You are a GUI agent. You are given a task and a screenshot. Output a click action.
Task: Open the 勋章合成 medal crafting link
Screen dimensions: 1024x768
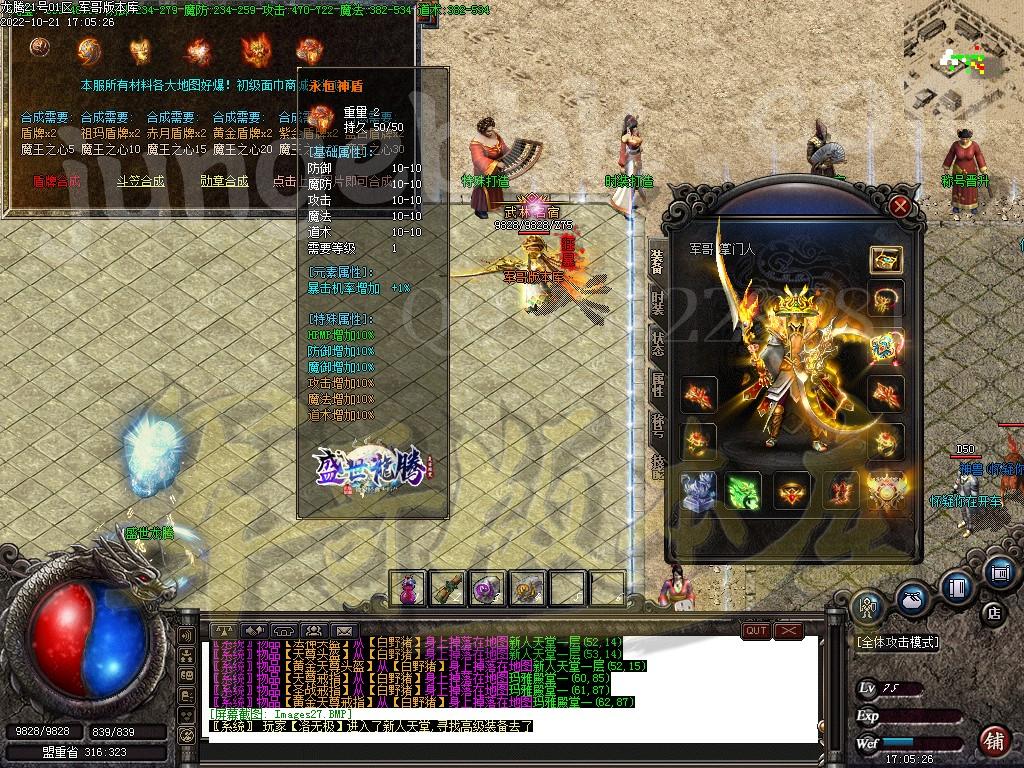pyautogui.click(x=223, y=181)
